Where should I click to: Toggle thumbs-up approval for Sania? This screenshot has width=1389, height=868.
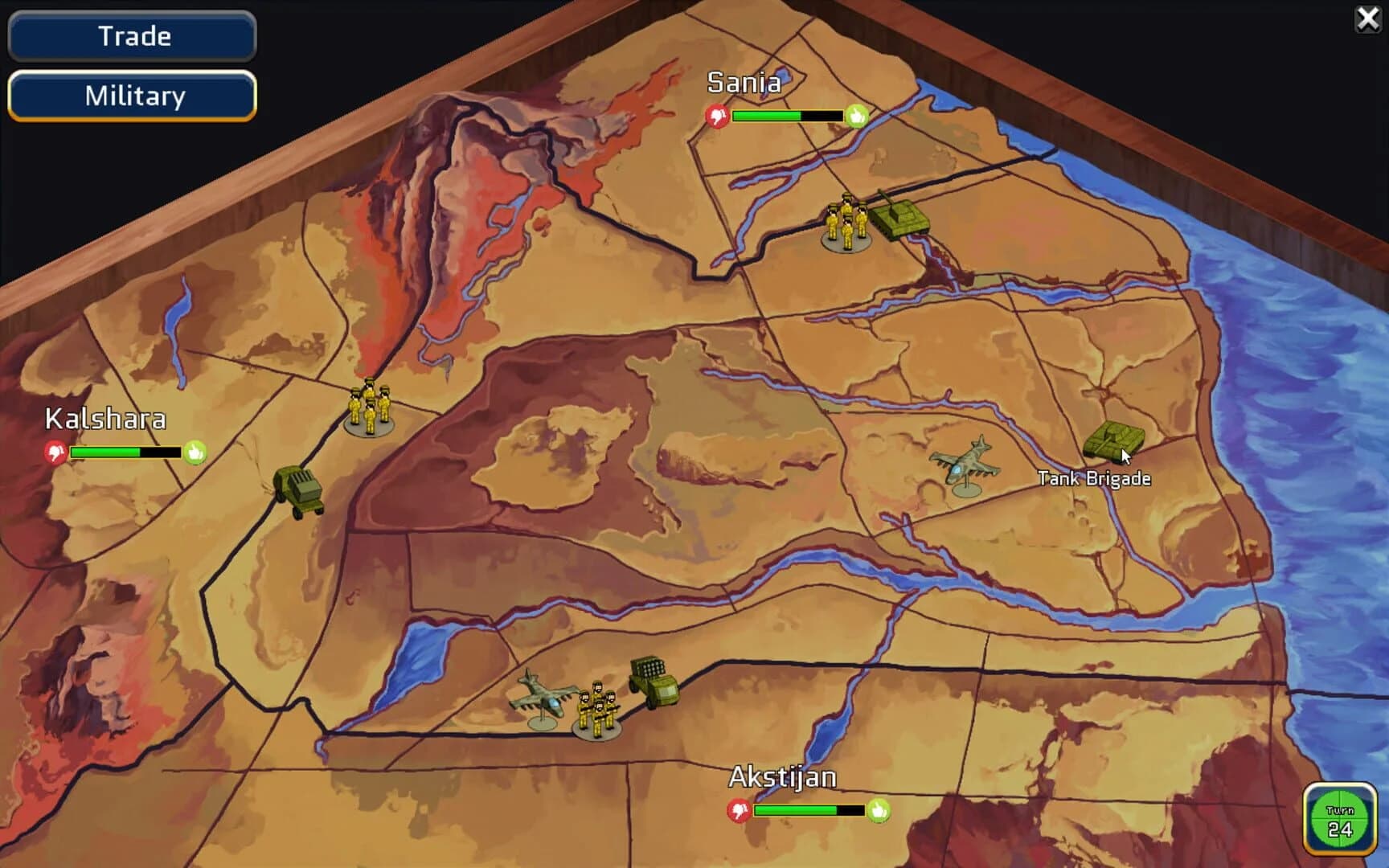(x=858, y=115)
